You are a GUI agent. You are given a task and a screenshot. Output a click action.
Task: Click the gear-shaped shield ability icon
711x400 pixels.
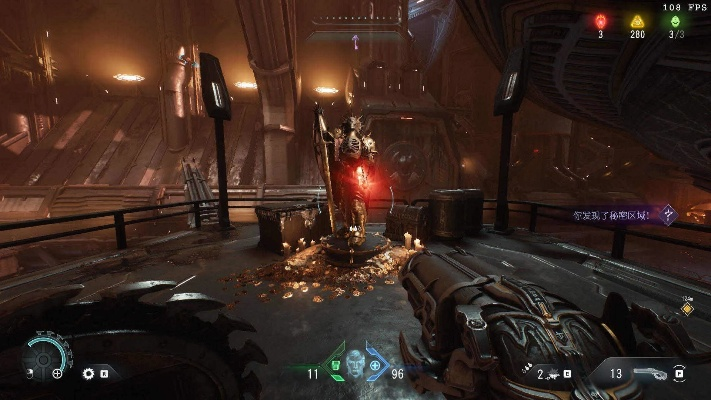88,374
